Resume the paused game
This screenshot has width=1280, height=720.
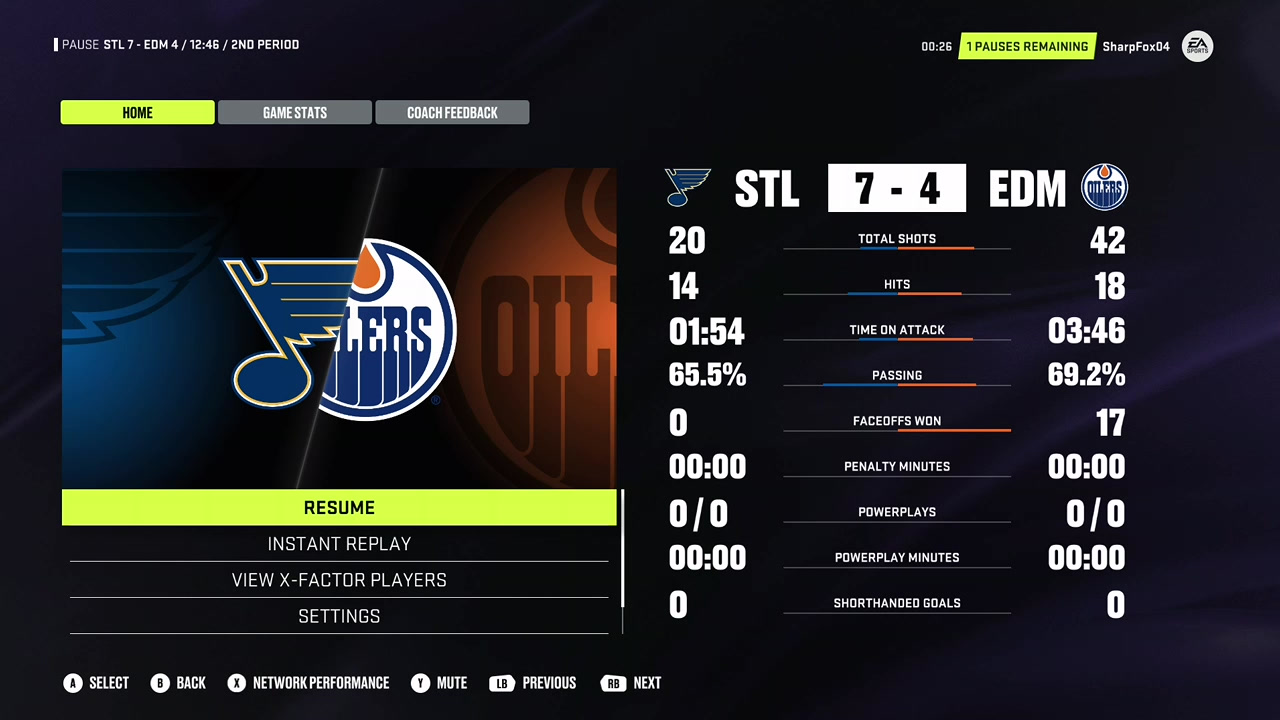point(339,508)
